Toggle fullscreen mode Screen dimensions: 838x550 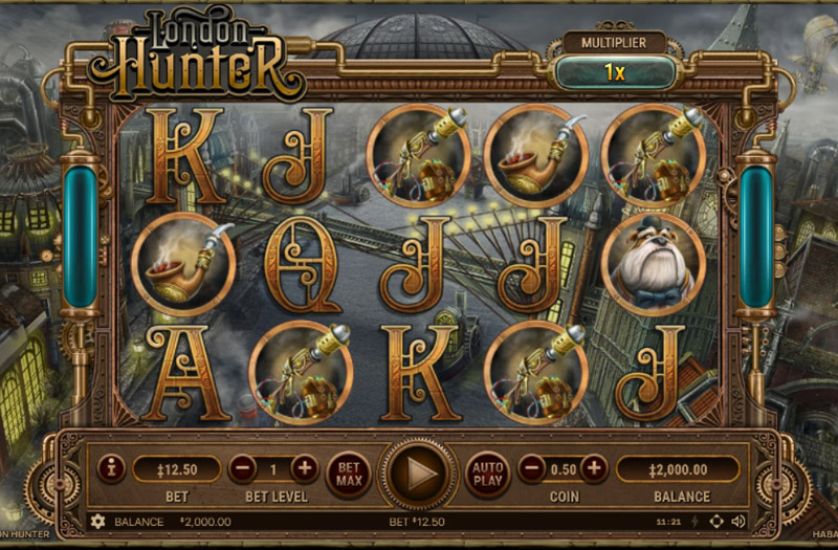click(716, 521)
